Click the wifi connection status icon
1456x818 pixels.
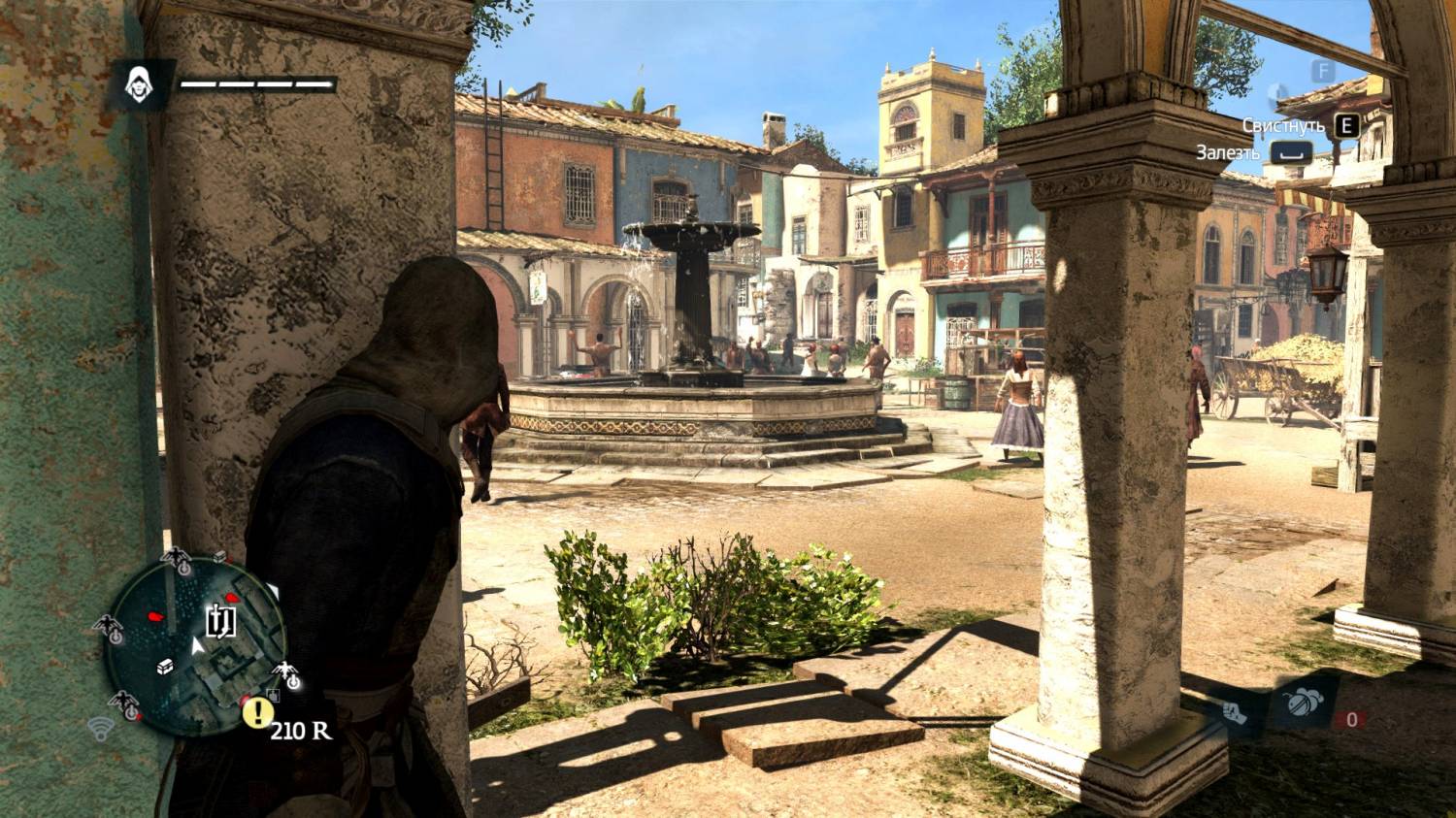(100, 727)
